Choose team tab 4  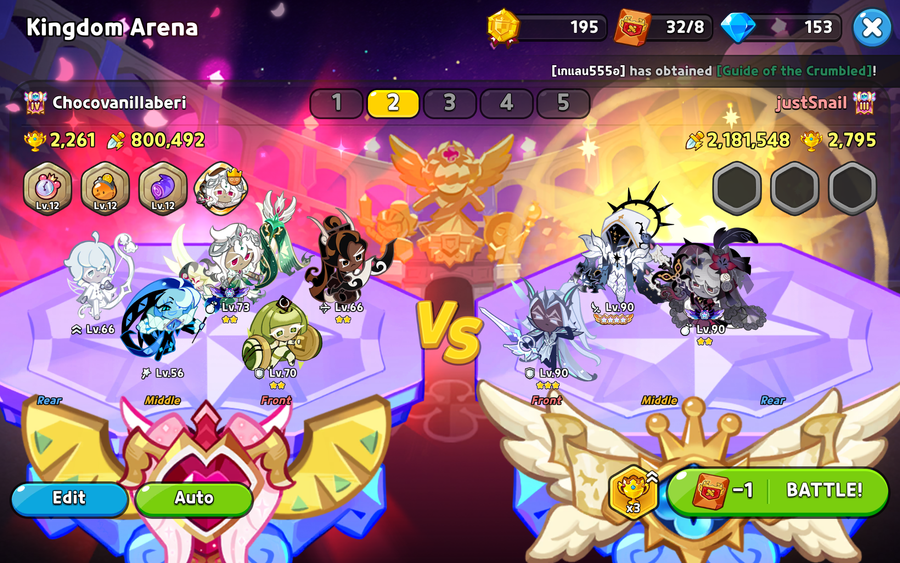click(x=507, y=103)
